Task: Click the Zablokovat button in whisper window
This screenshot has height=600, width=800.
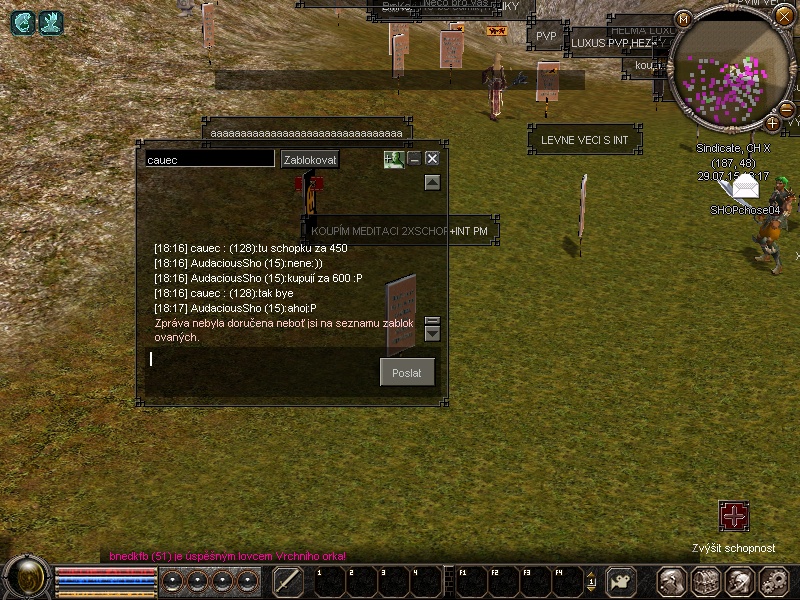Action: (310, 160)
